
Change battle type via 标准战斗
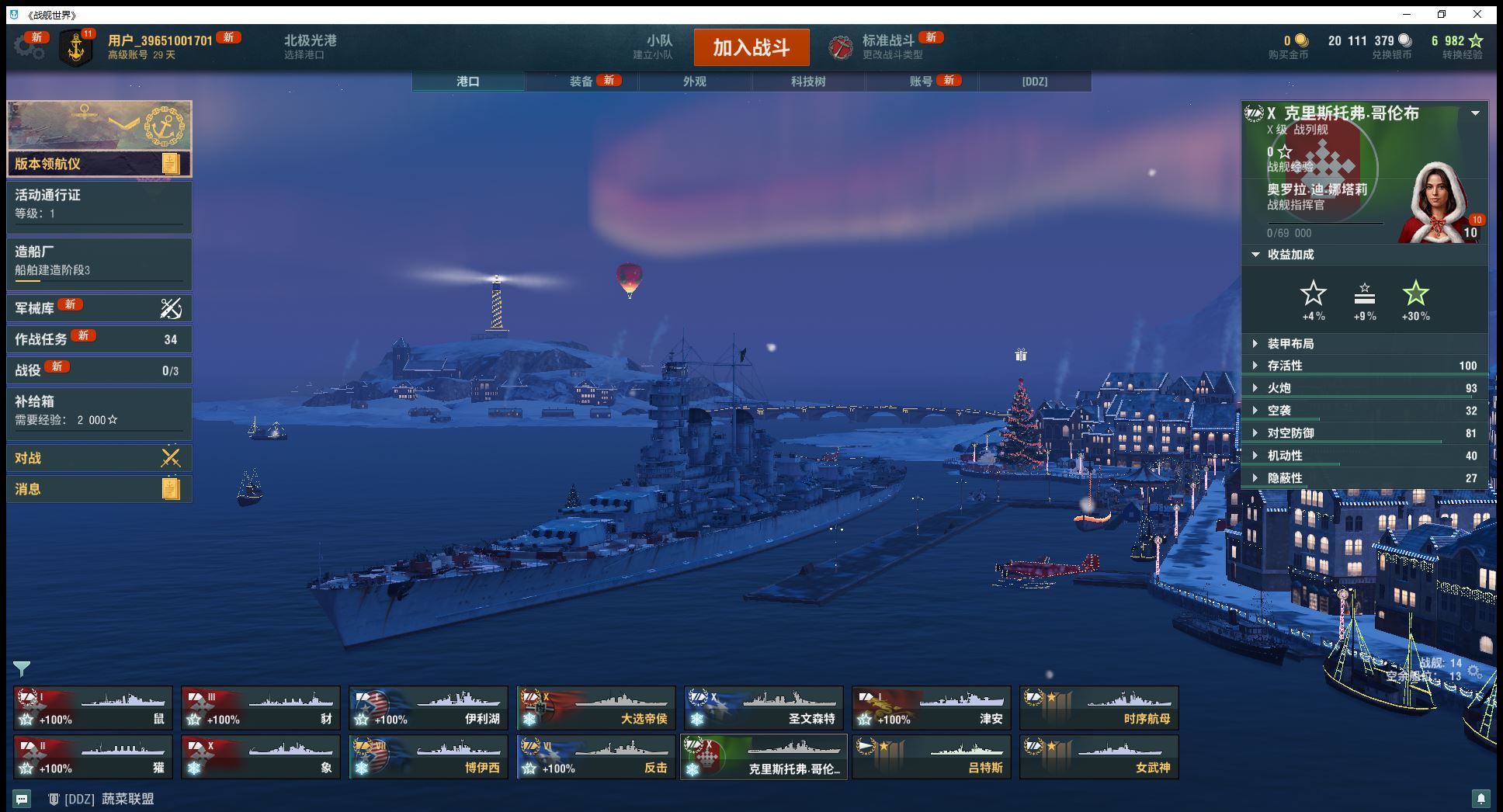(888, 47)
